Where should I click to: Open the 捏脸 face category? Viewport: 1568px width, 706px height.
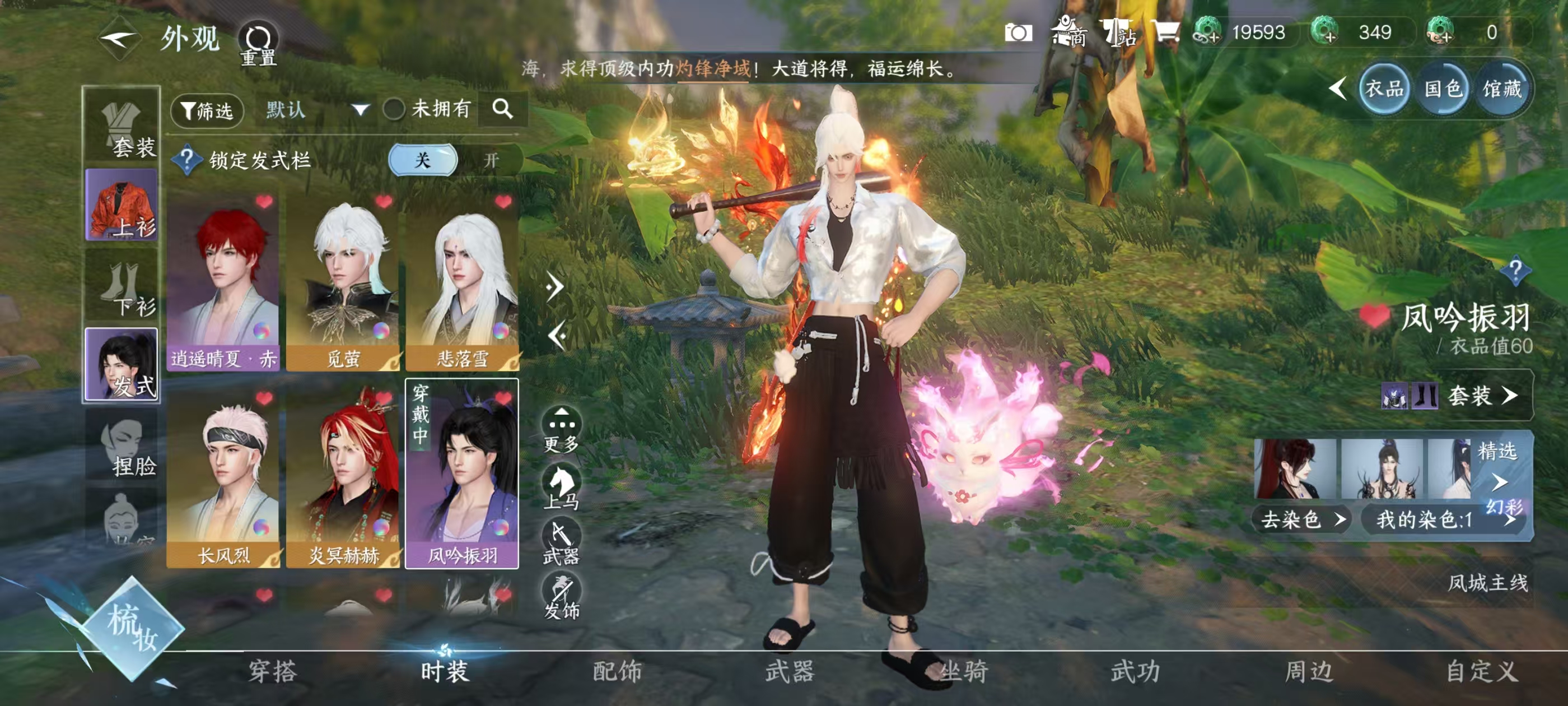point(122,448)
